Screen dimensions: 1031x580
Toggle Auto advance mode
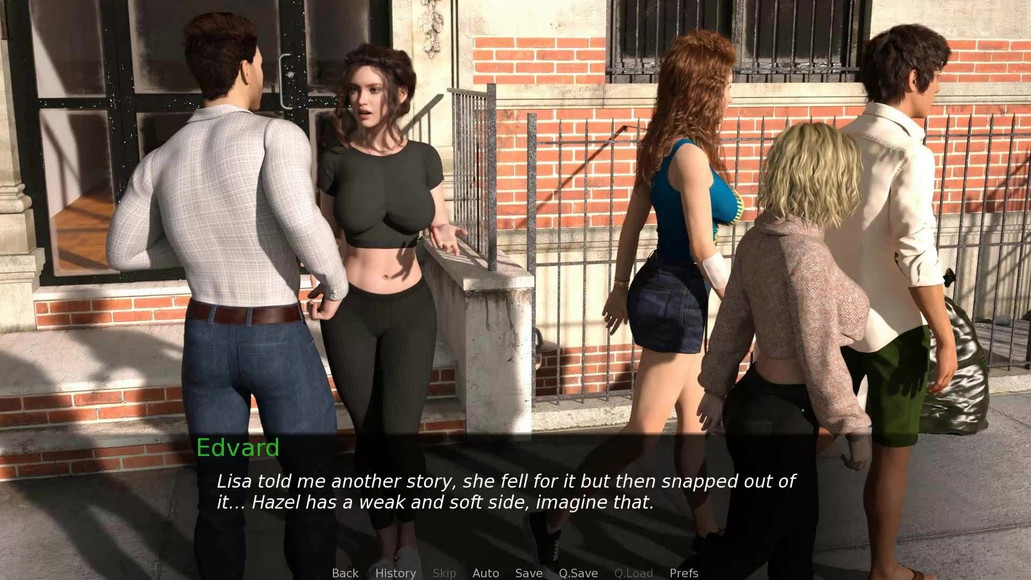(x=485, y=573)
